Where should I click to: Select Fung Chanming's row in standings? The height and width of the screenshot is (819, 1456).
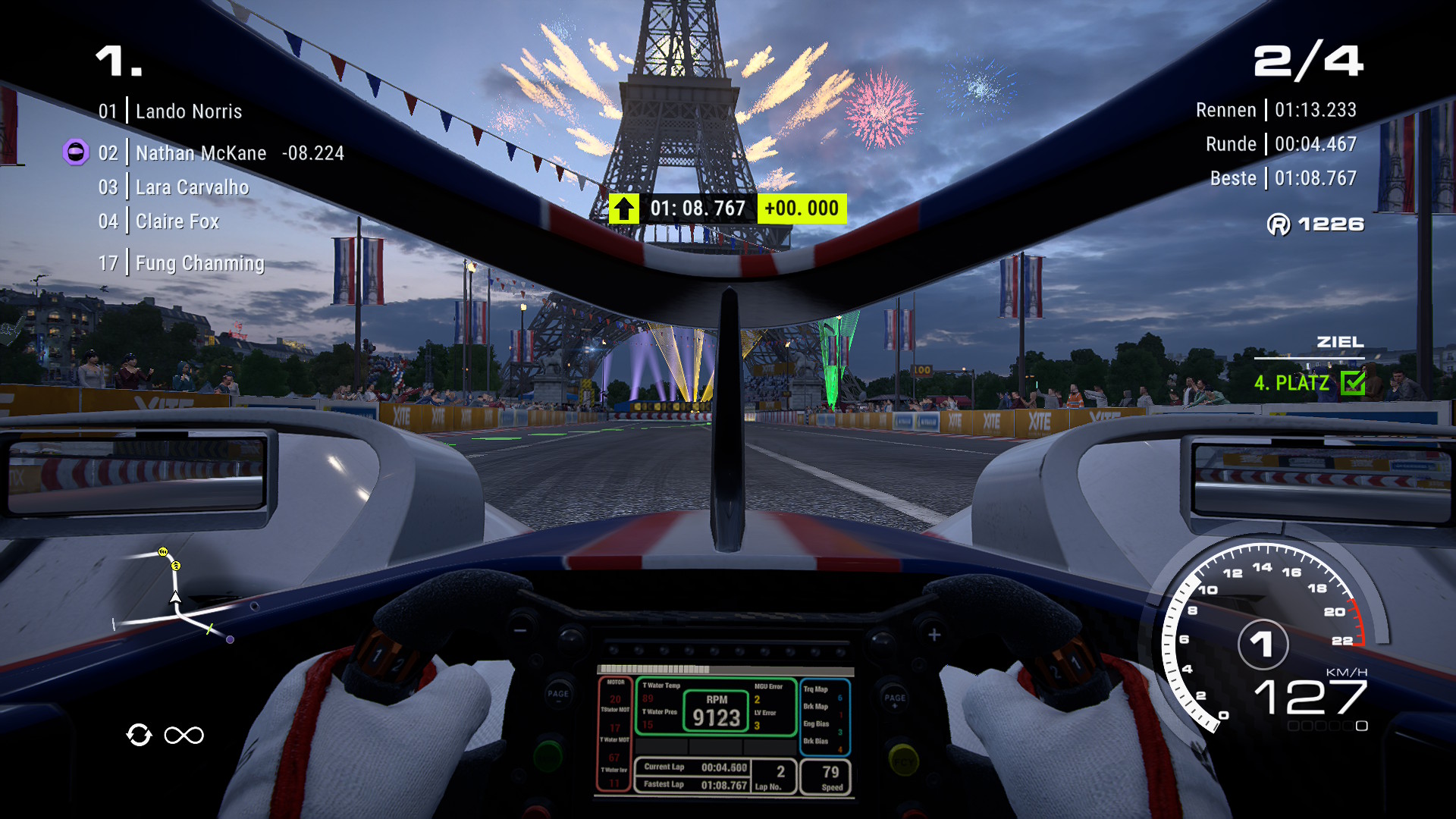pos(199,263)
